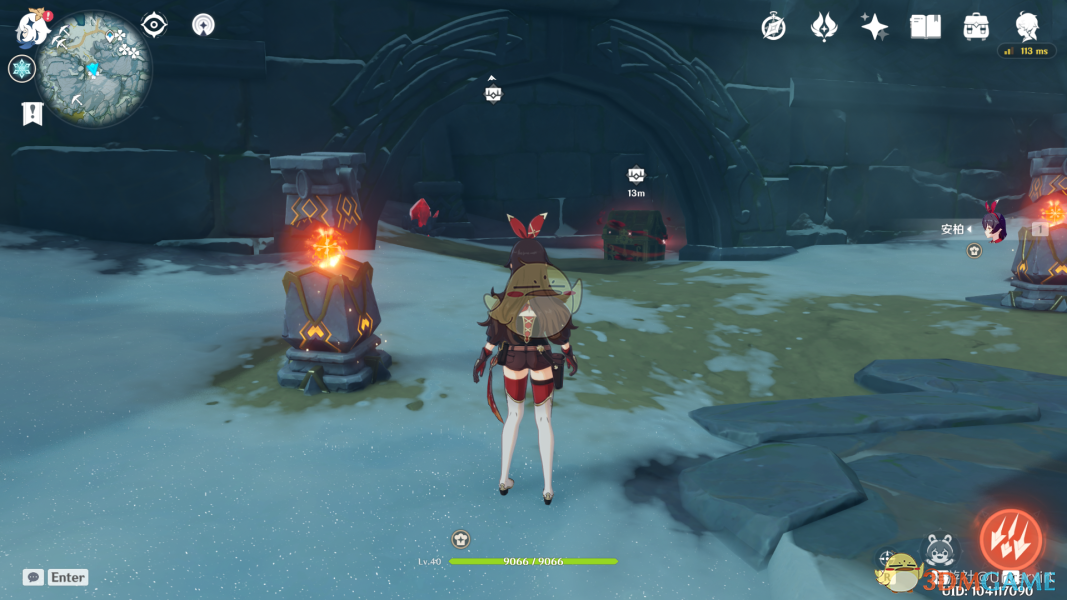Open the four-pointed star Wish icon
The height and width of the screenshot is (600, 1067).
pos(875,27)
